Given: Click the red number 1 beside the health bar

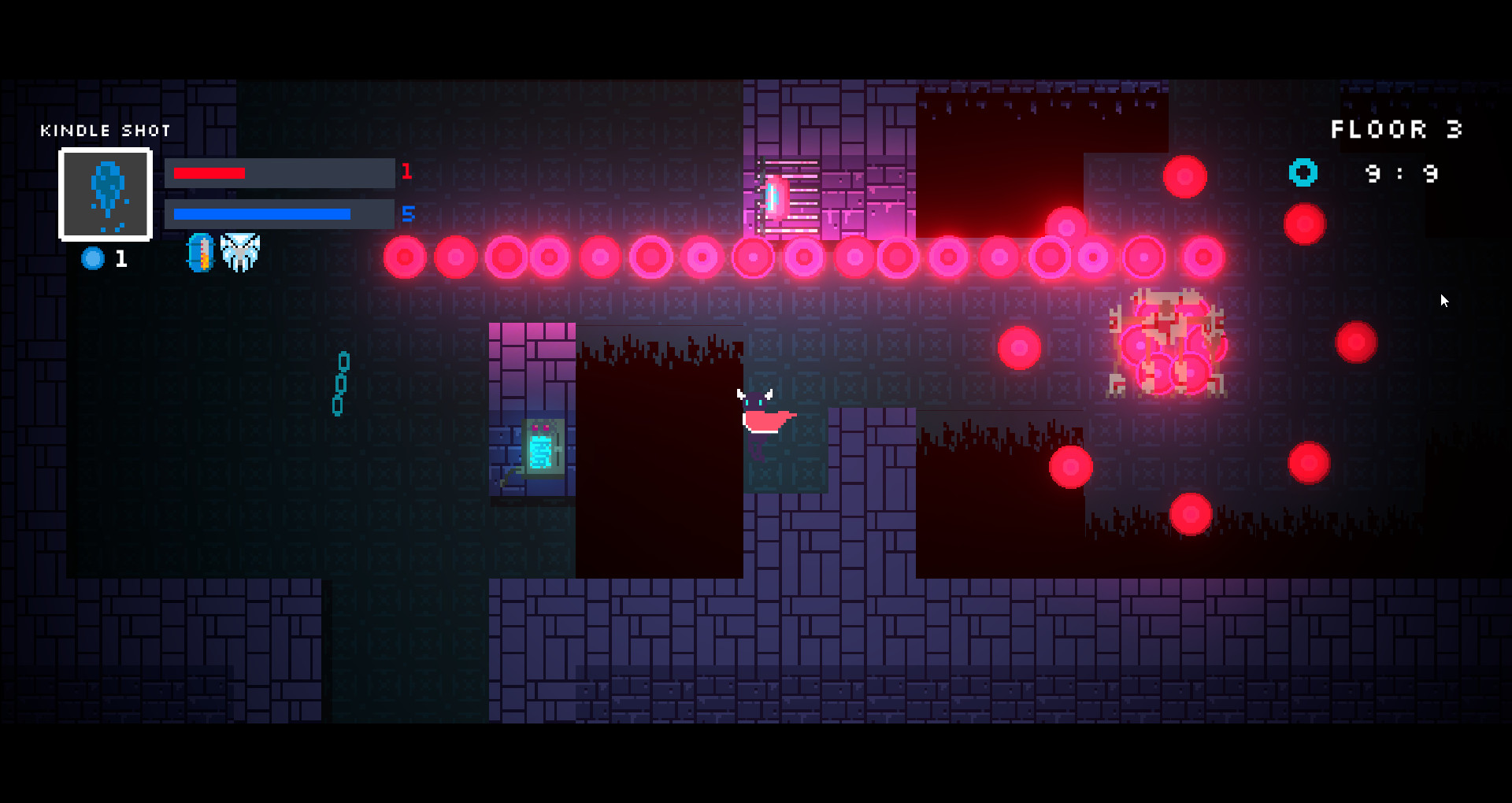Looking at the screenshot, I should pos(408,172).
